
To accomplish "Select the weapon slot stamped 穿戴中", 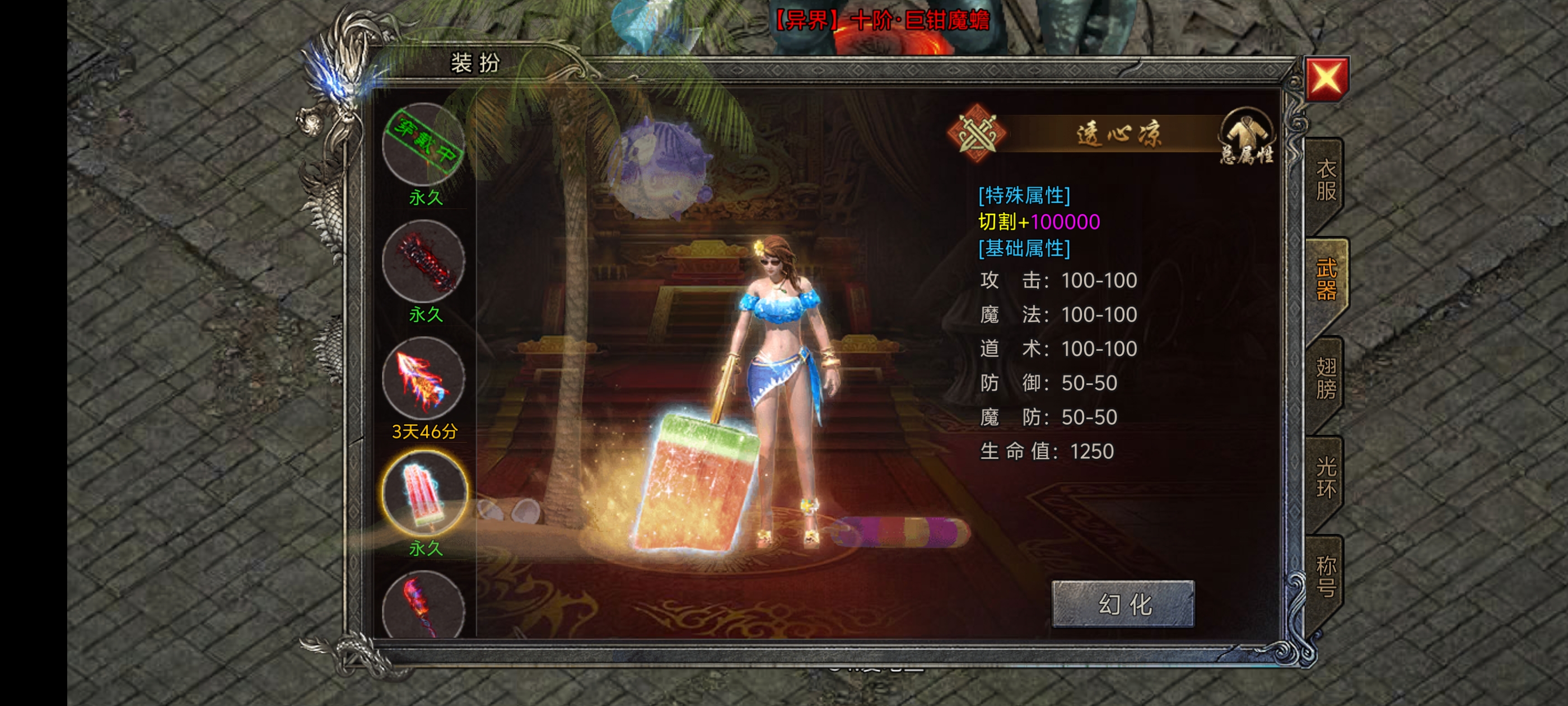I will pos(424,144).
